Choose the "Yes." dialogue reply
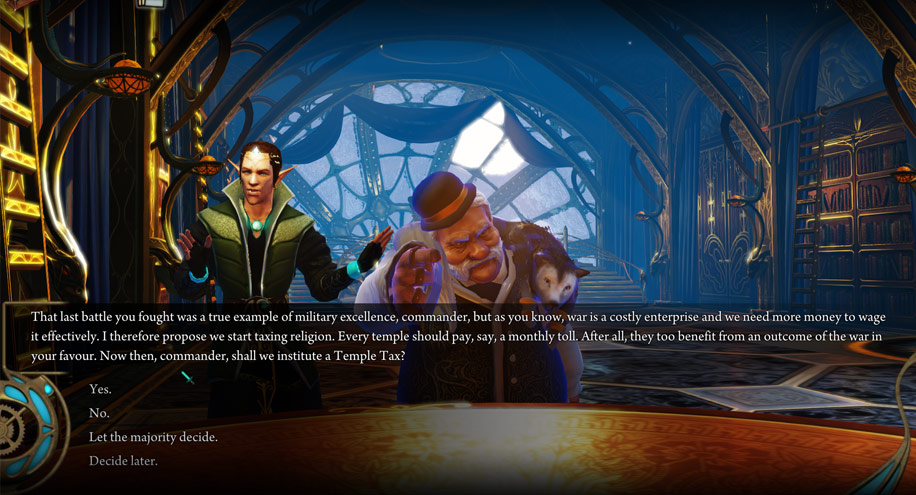This screenshot has width=916, height=495. pyautogui.click(x=101, y=389)
